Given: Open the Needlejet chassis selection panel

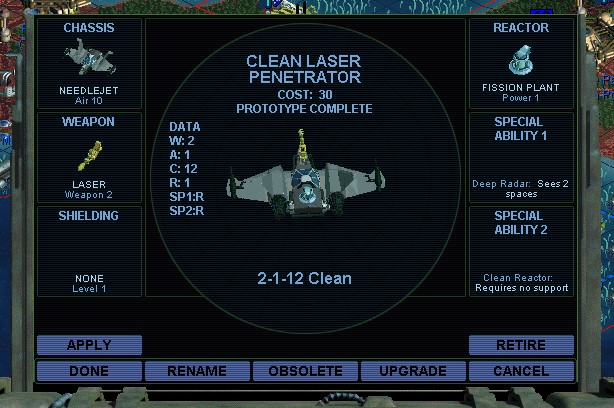Looking at the screenshot, I should pos(89,62).
